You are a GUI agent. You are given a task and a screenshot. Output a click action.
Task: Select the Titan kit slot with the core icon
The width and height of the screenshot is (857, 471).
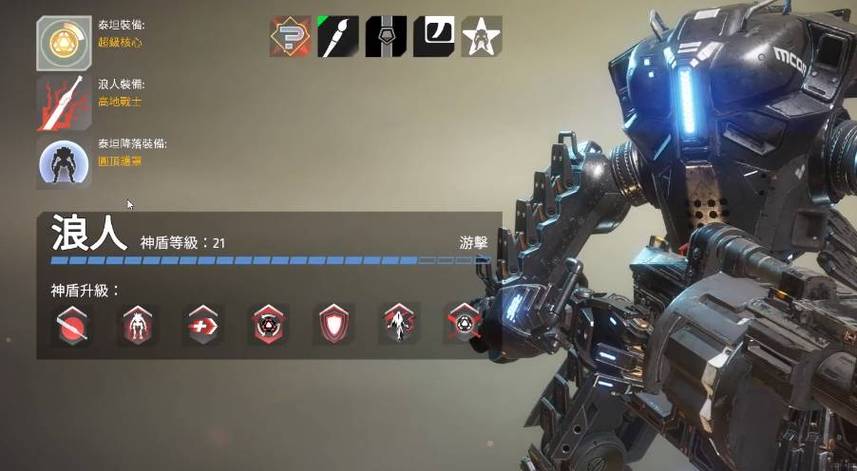click(x=64, y=44)
